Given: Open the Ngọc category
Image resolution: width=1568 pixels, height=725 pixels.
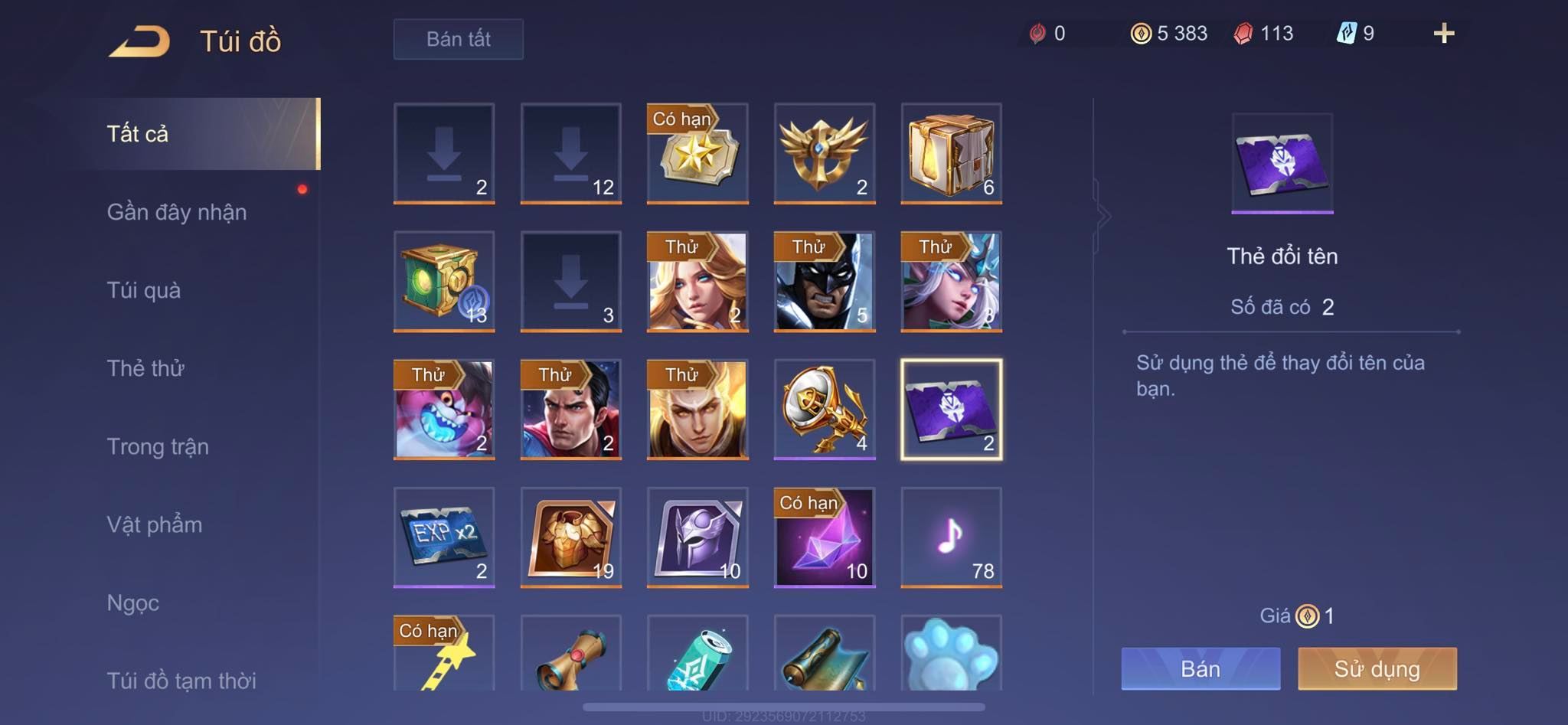Looking at the screenshot, I should click(x=133, y=603).
